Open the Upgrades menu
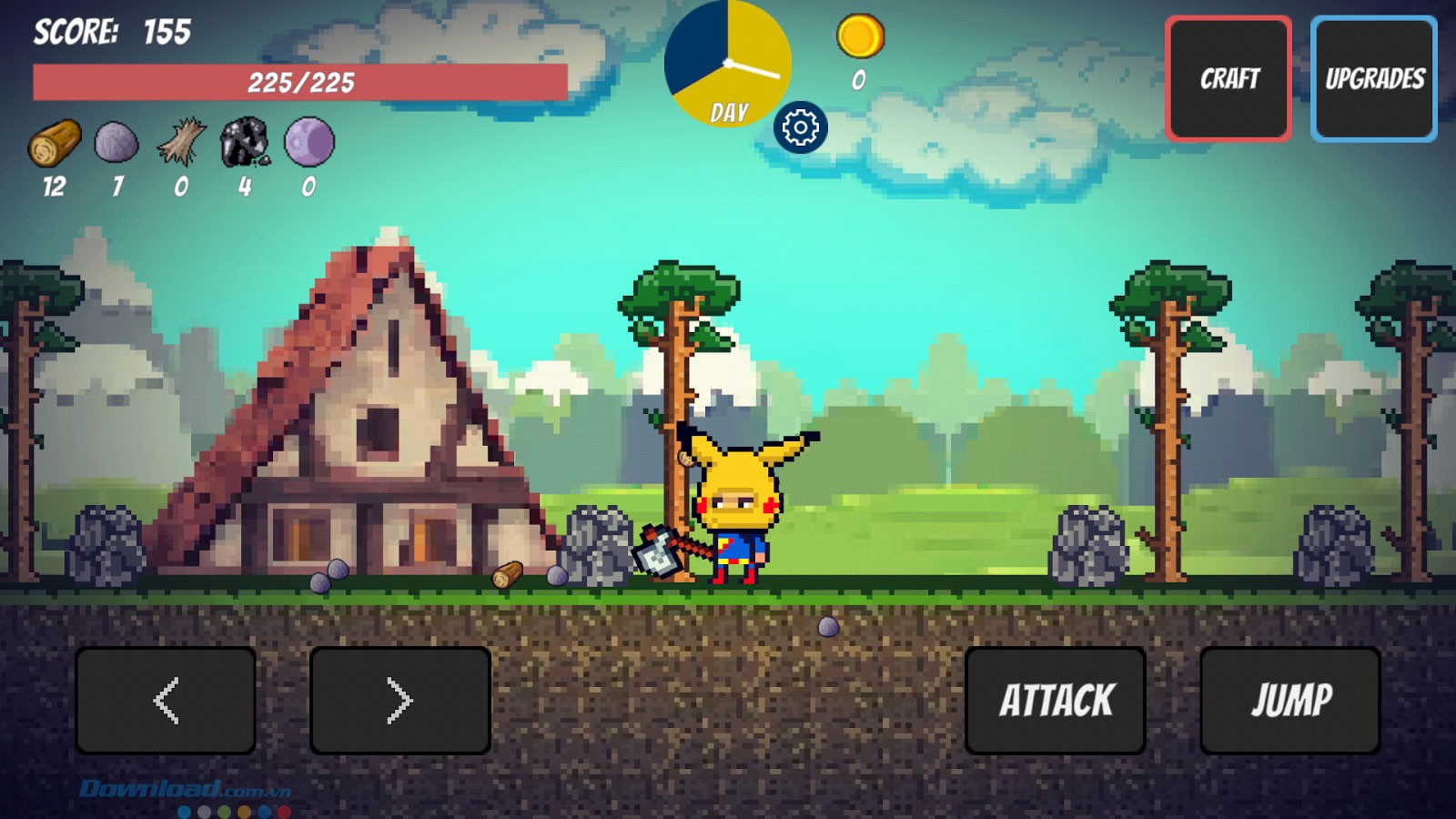The height and width of the screenshot is (819, 1456). click(x=1374, y=79)
